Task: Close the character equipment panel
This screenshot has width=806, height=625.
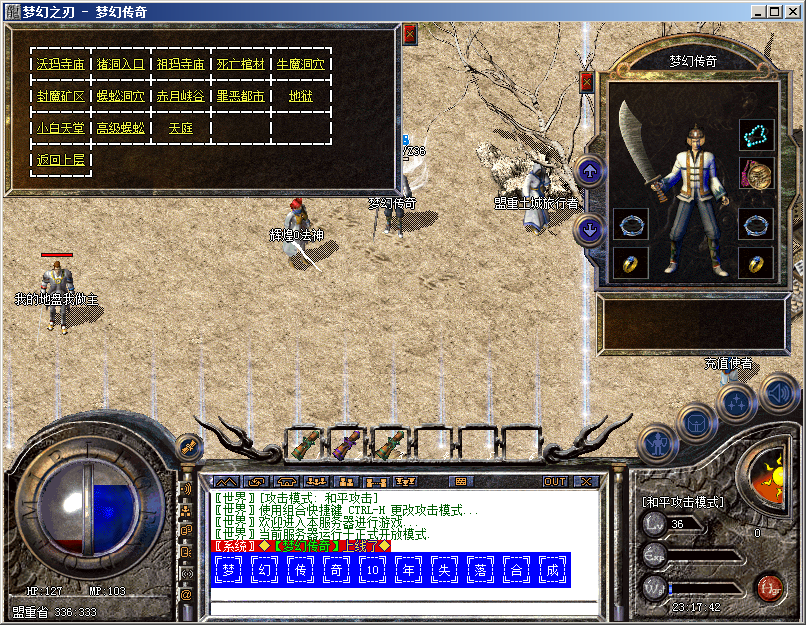Action: 587,82
